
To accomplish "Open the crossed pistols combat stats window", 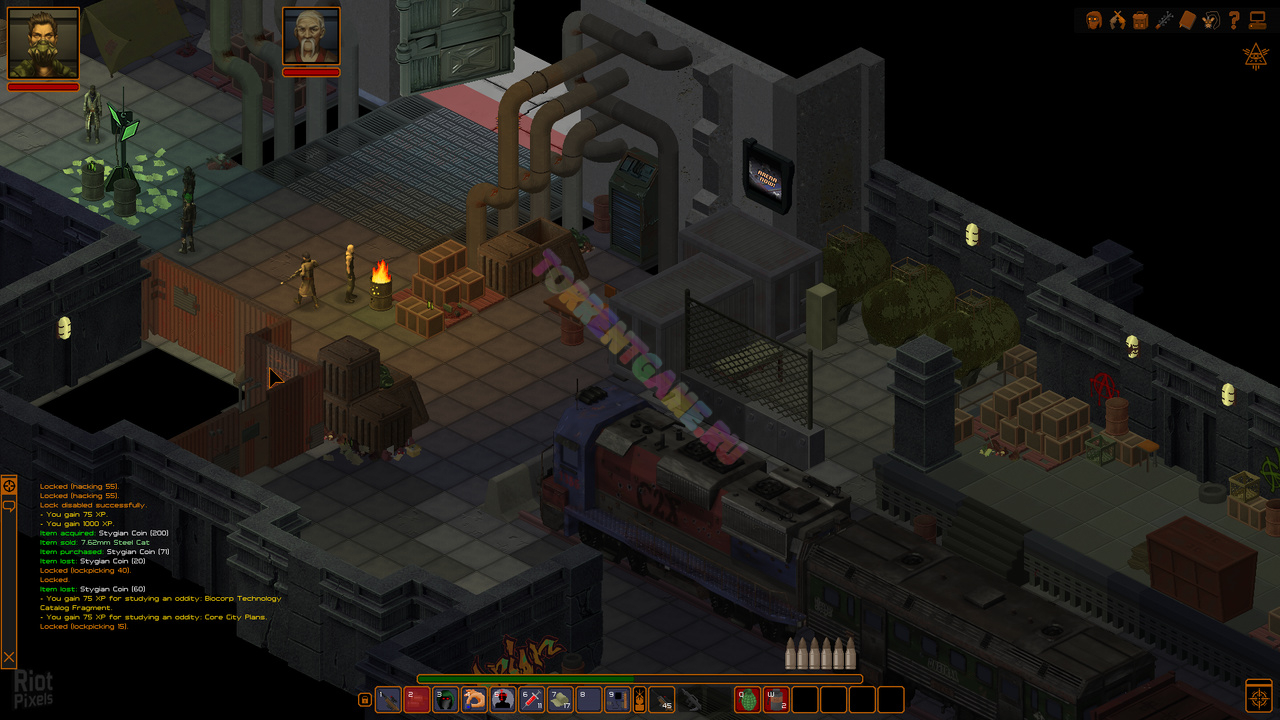I will (x=1117, y=20).
